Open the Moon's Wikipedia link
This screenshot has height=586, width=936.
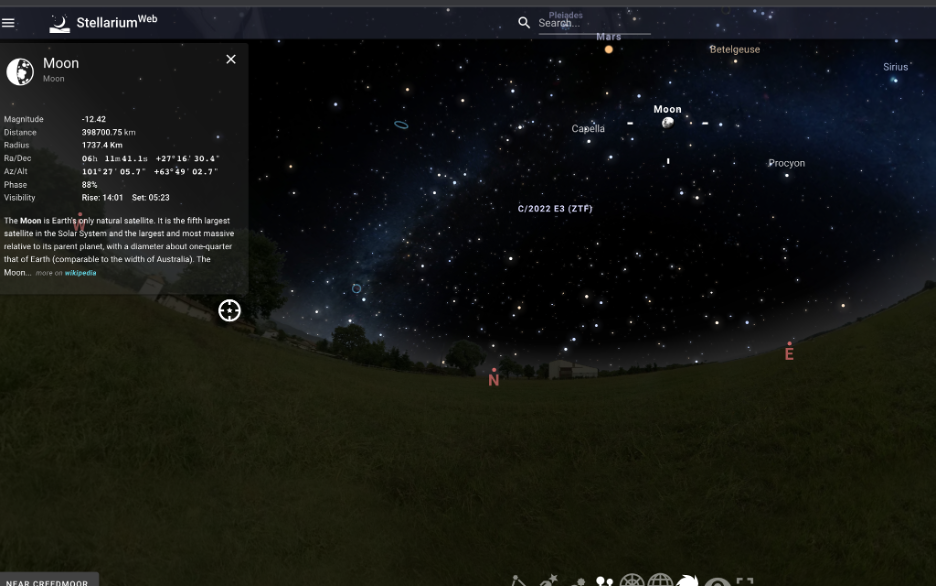pos(81,273)
